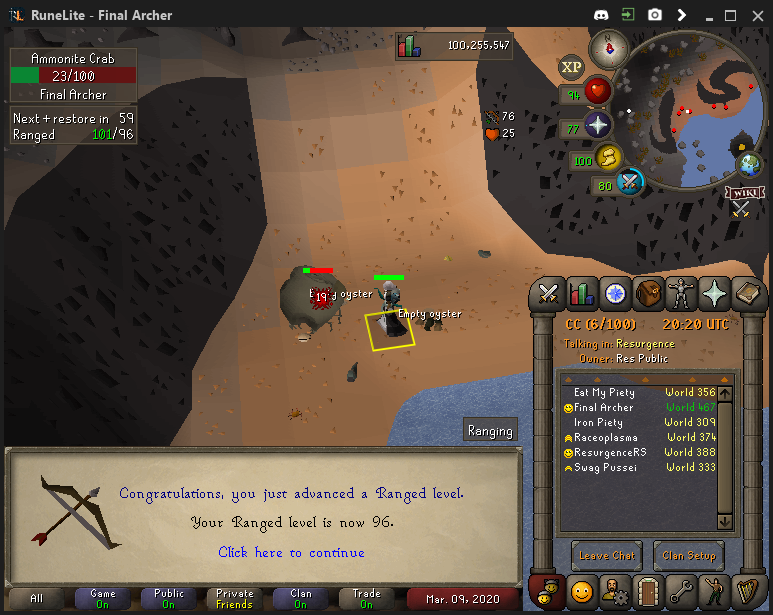The image size is (773, 615).
Task: Open the world map globe
Action: (749, 165)
